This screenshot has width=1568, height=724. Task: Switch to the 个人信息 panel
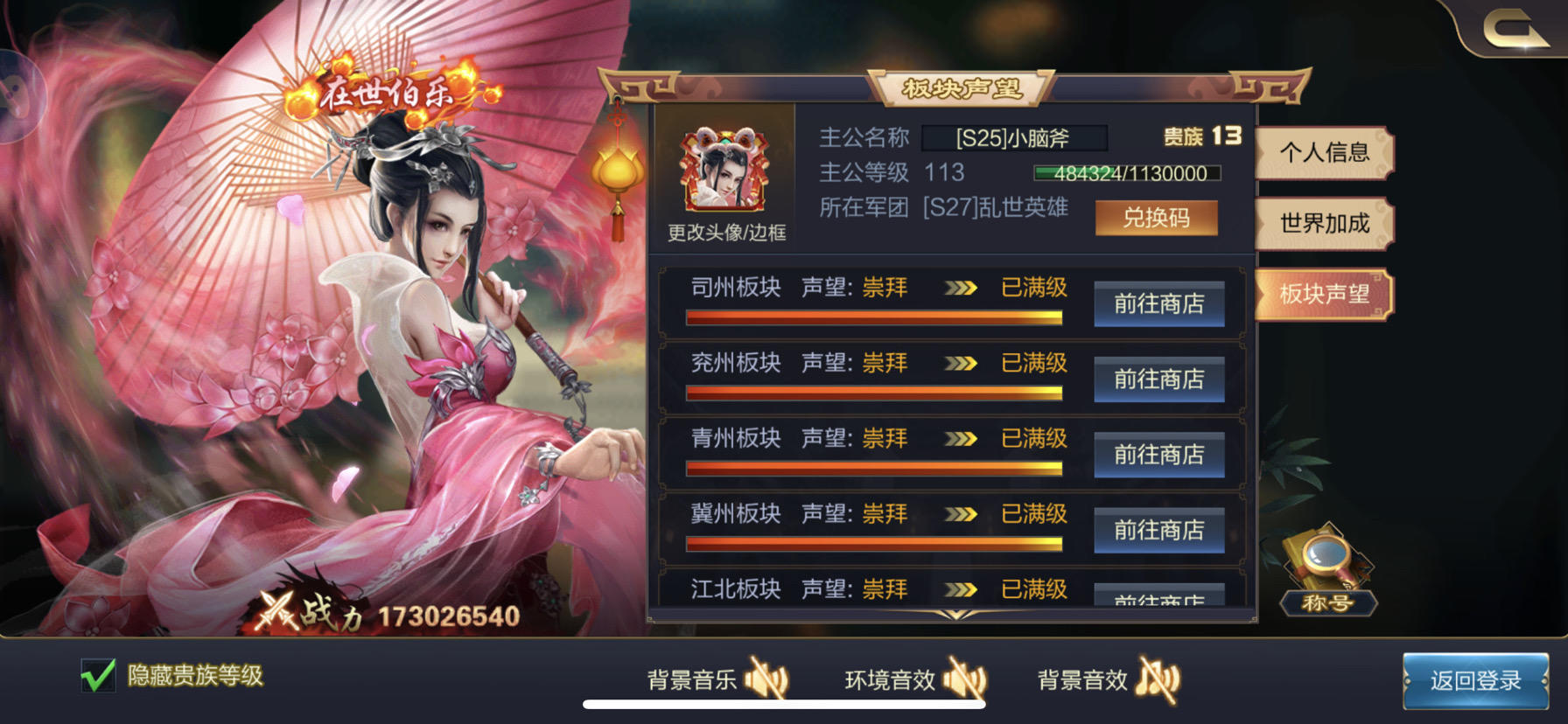click(x=1326, y=153)
